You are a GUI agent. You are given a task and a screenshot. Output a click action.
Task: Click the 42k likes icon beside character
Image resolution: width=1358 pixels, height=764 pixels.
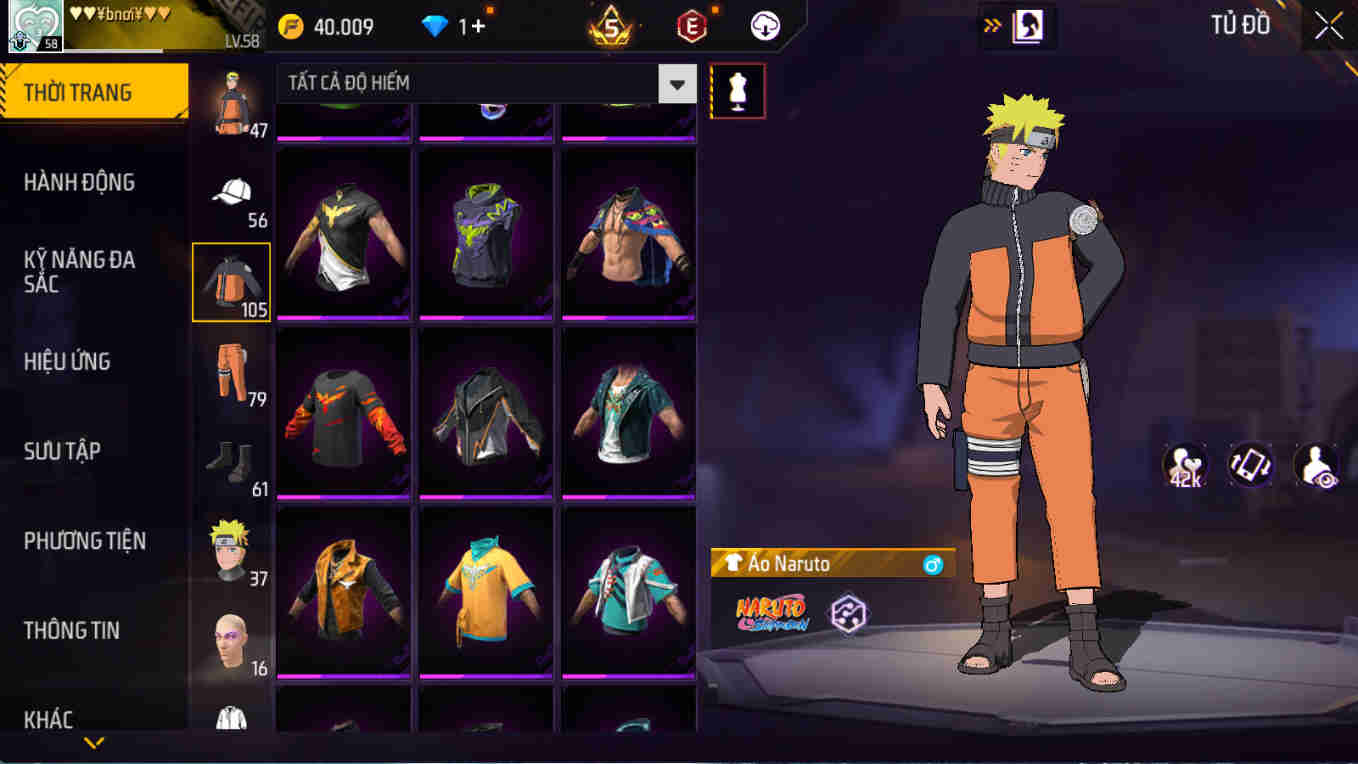tap(1184, 463)
